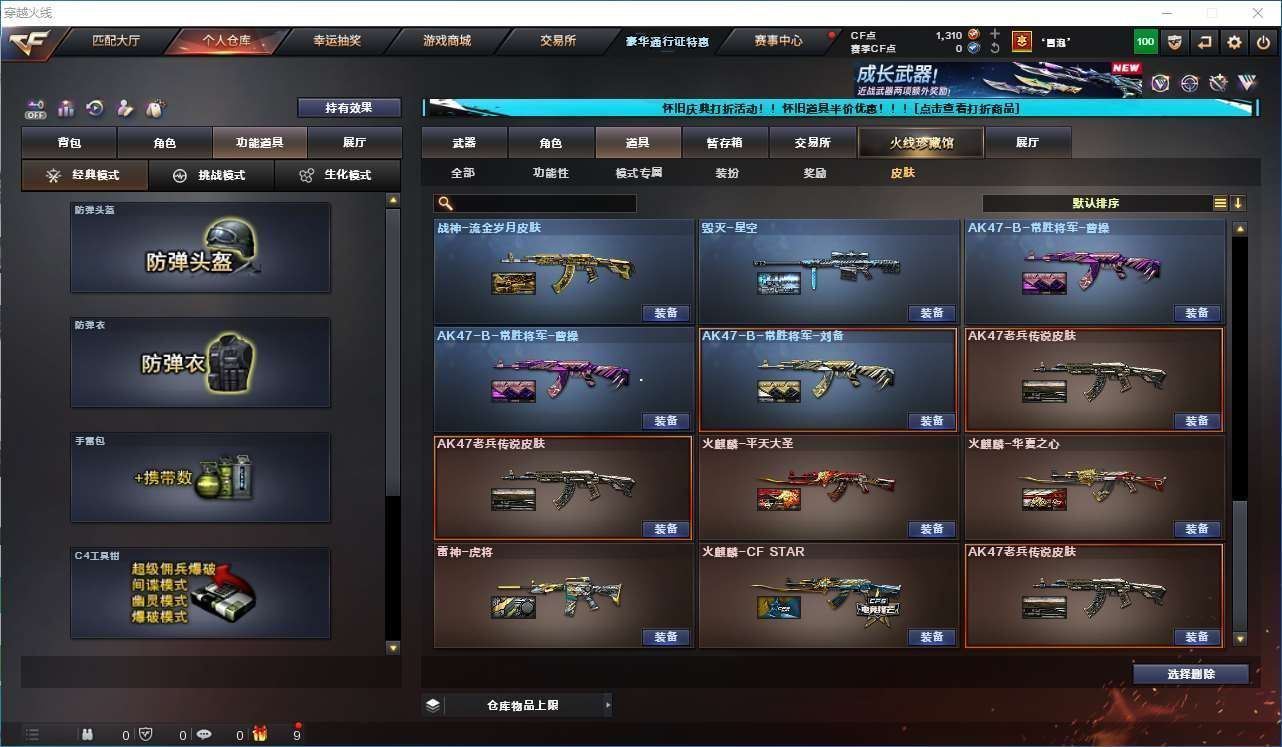Switch to the 背包 tab
The image size is (1282, 747).
pos(69,143)
